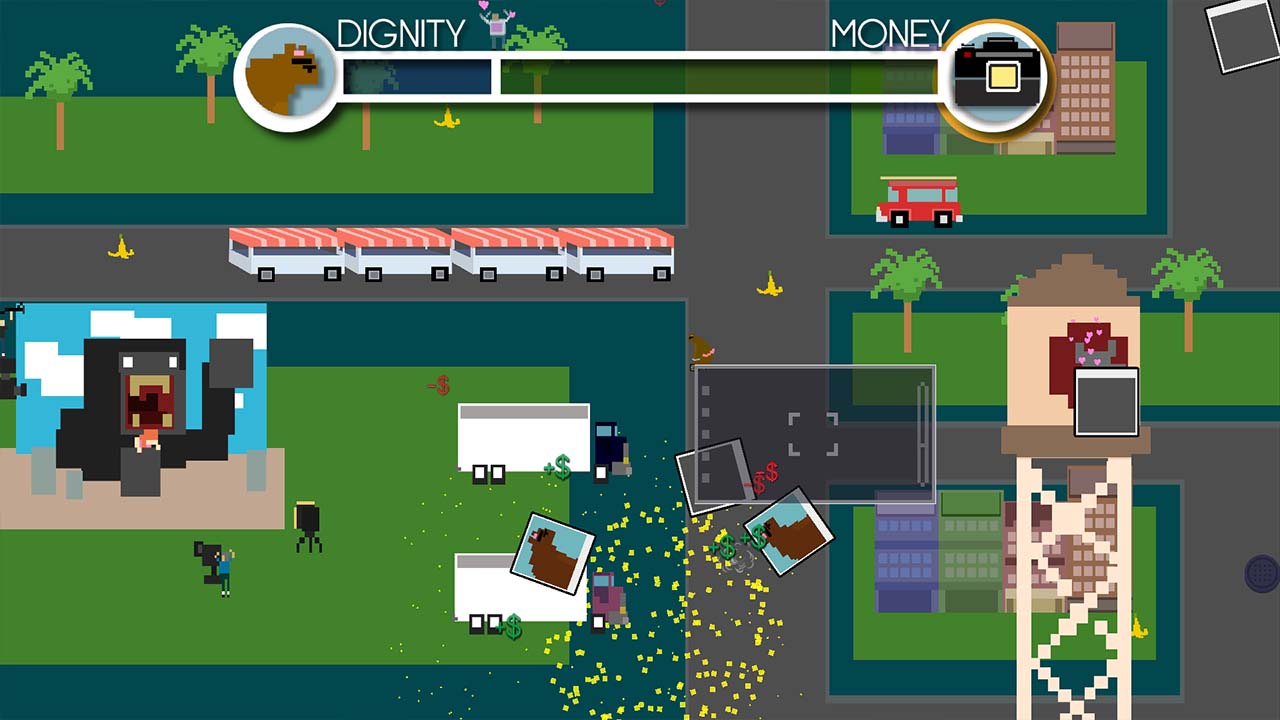Click the banana peel on the top-left road

(120, 244)
